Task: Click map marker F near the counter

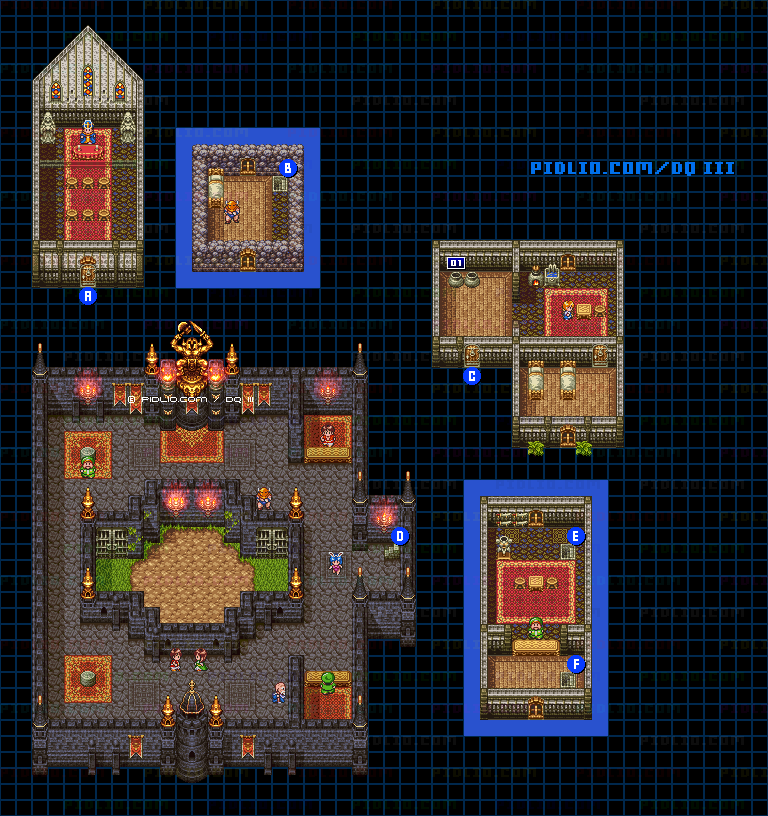Action: coord(575,664)
